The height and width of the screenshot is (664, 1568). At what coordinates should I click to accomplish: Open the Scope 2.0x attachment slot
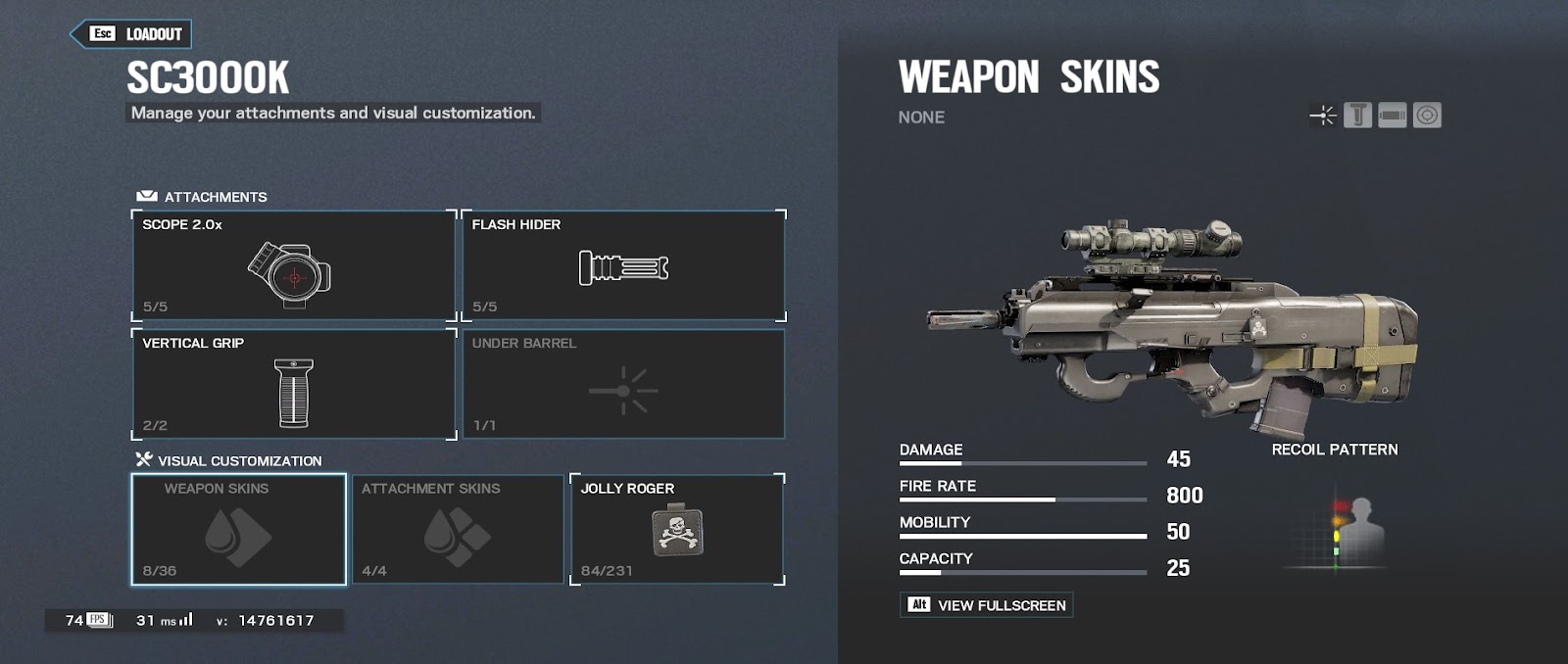pyautogui.click(x=294, y=265)
